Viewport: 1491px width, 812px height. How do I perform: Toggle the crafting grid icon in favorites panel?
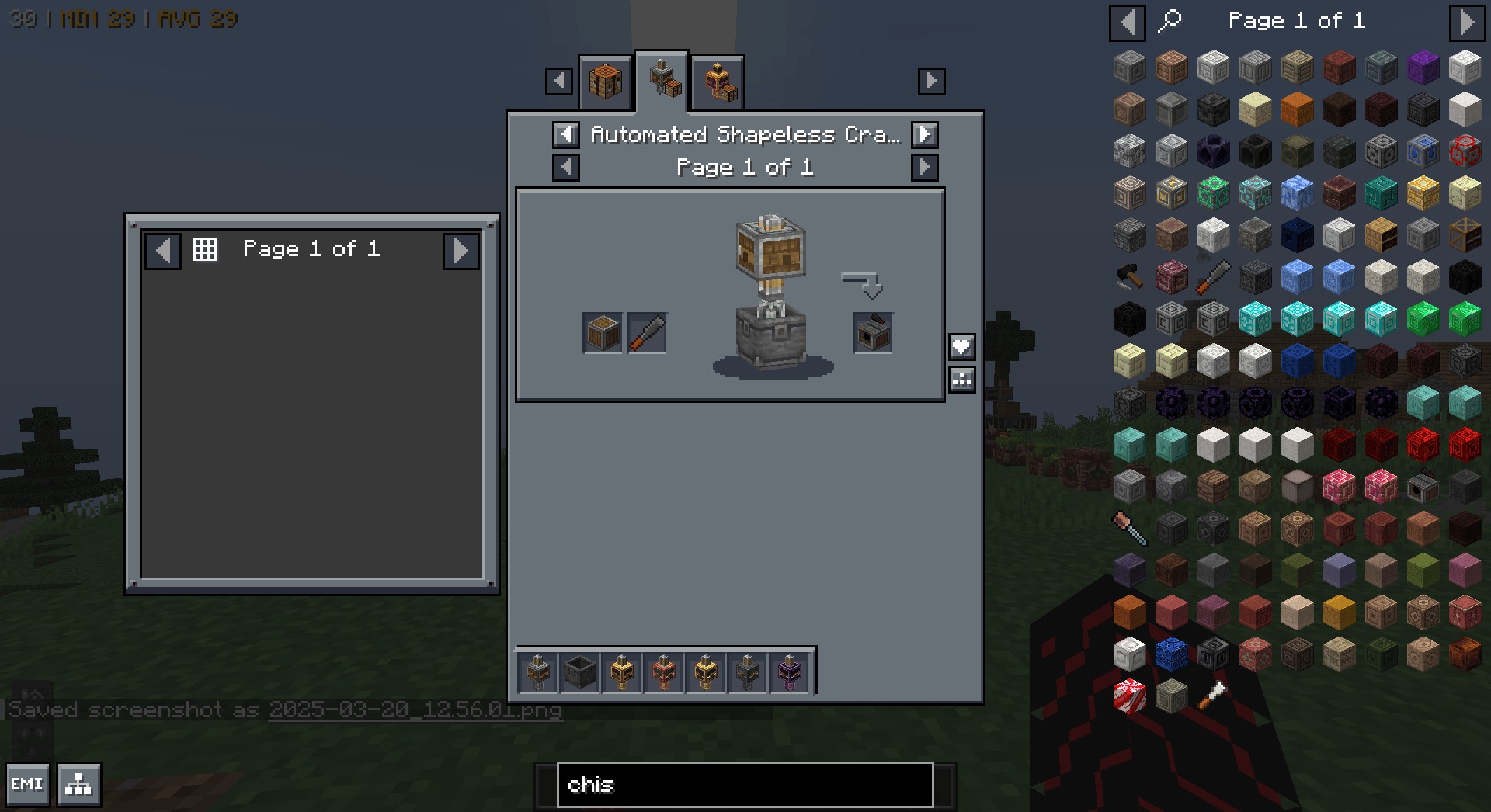point(205,249)
